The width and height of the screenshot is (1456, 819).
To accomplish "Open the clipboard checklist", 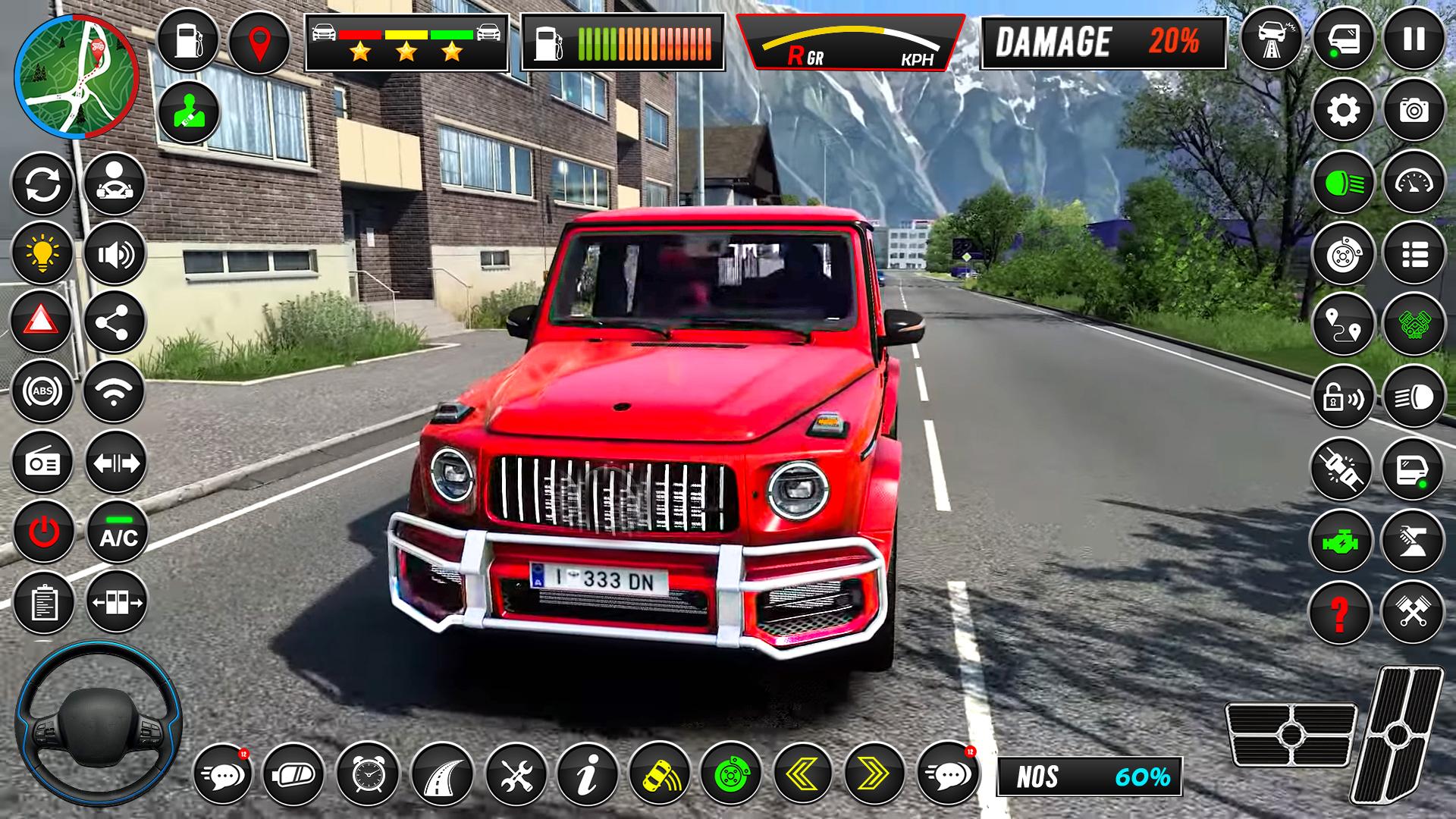I will point(43,603).
